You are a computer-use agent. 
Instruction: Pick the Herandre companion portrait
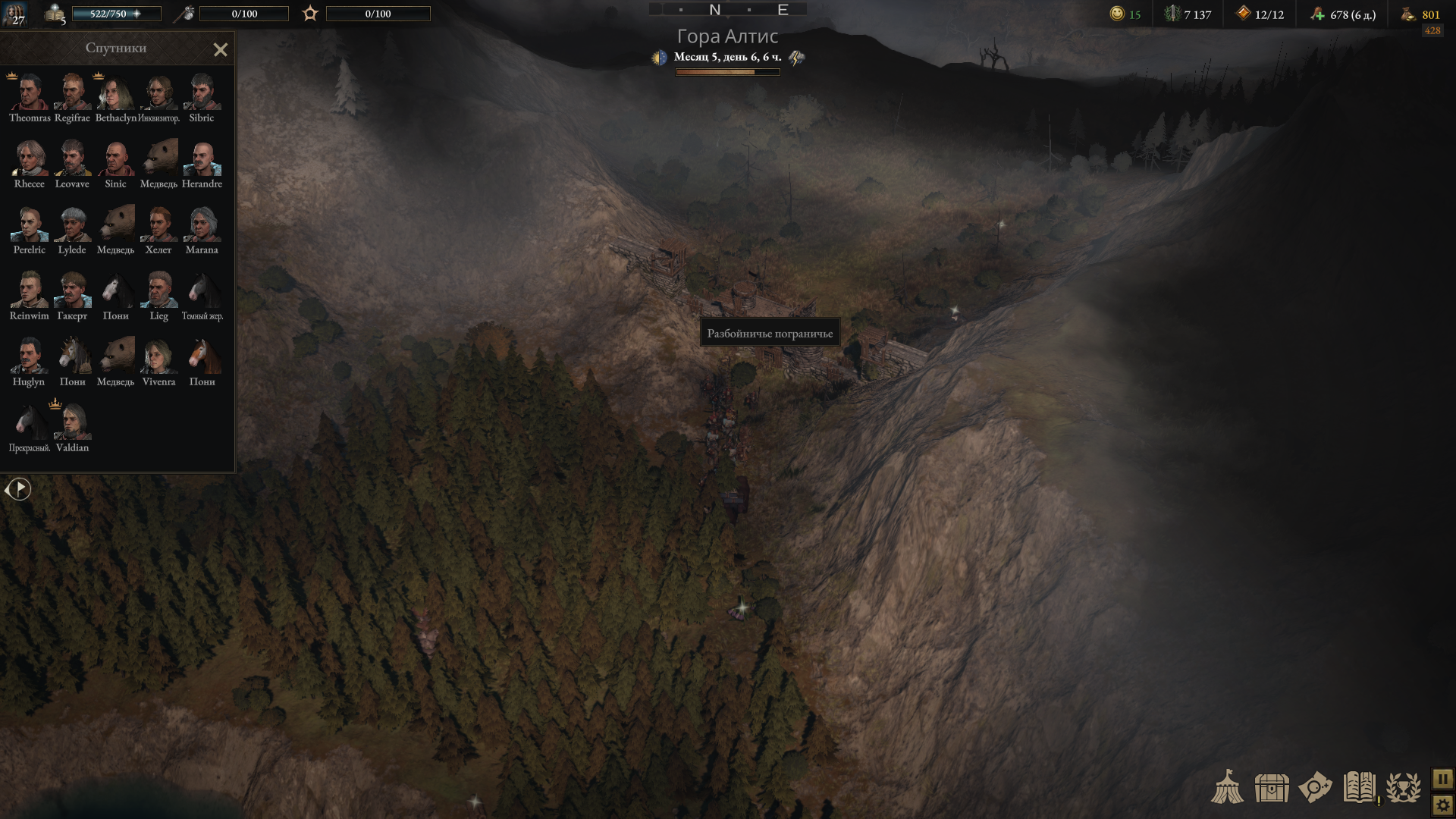(202, 158)
